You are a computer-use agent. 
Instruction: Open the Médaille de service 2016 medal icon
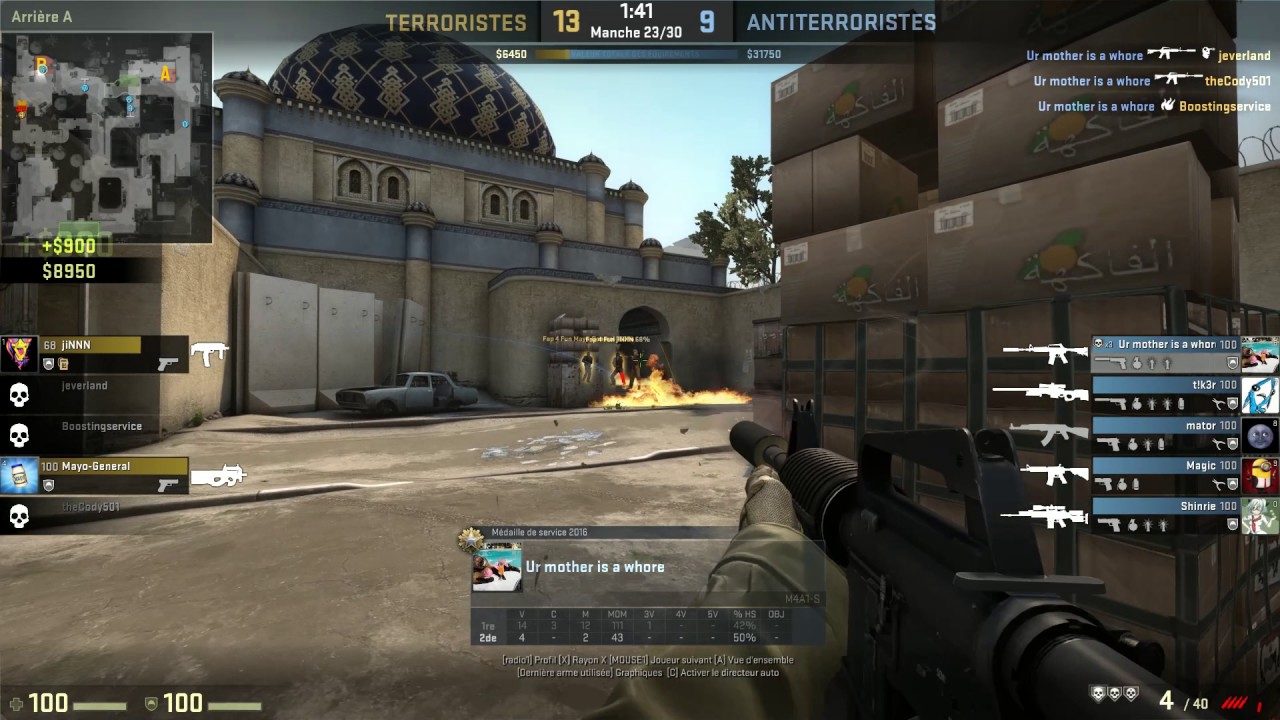click(x=470, y=540)
